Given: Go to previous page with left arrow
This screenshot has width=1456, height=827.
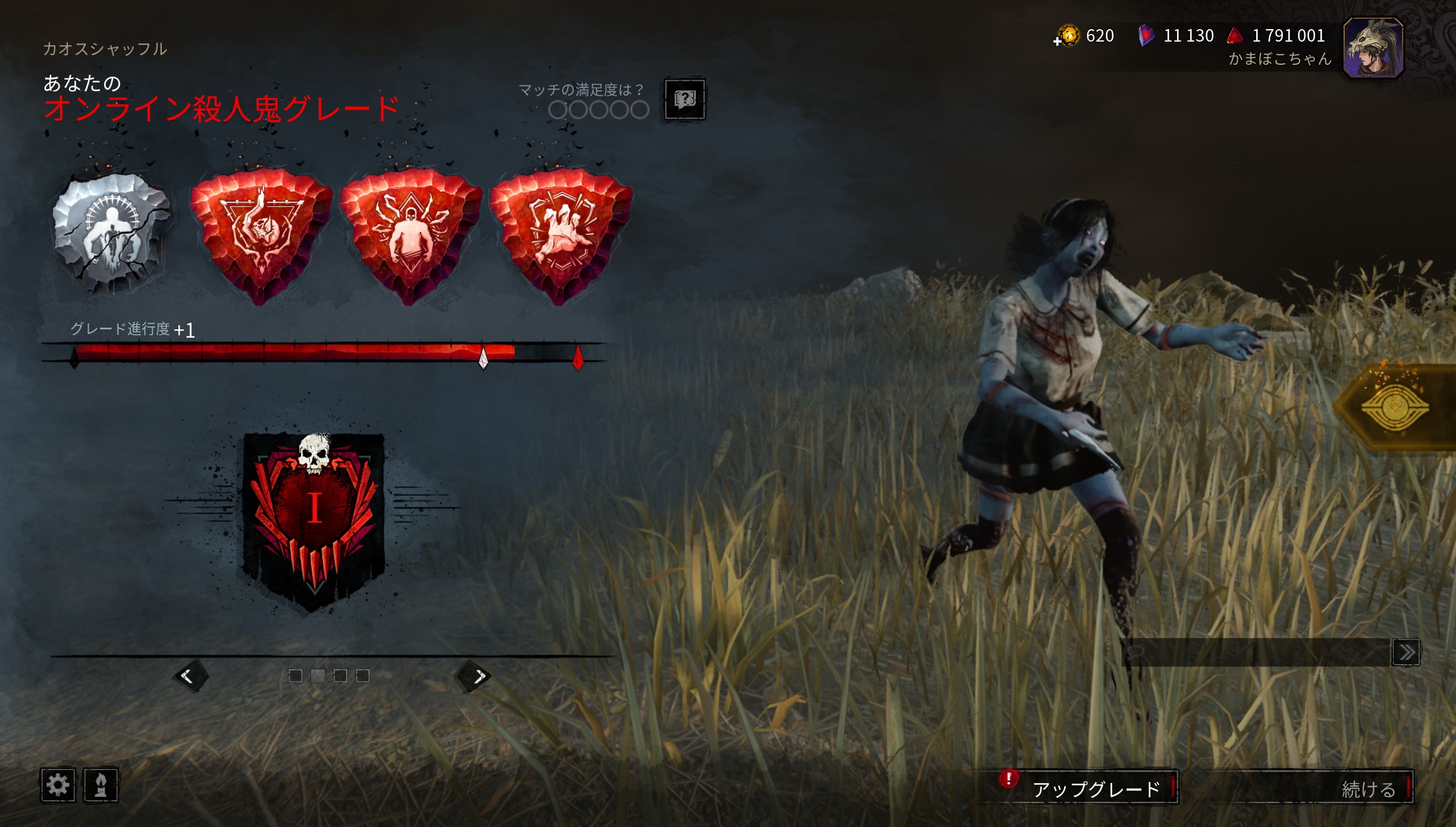Looking at the screenshot, I should (190, 676).
